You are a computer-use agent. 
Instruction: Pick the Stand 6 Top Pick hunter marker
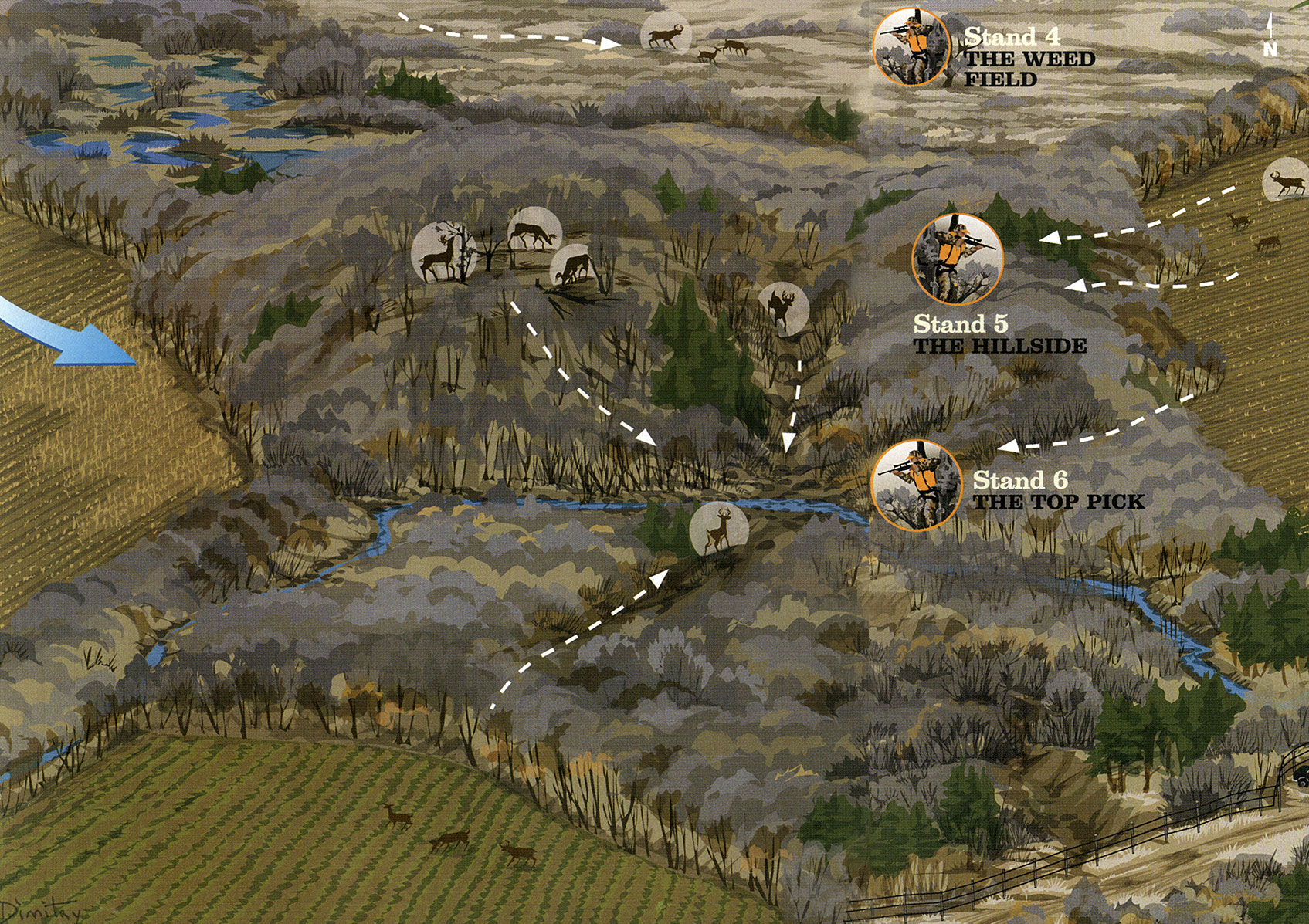click(x=916, y=486)
